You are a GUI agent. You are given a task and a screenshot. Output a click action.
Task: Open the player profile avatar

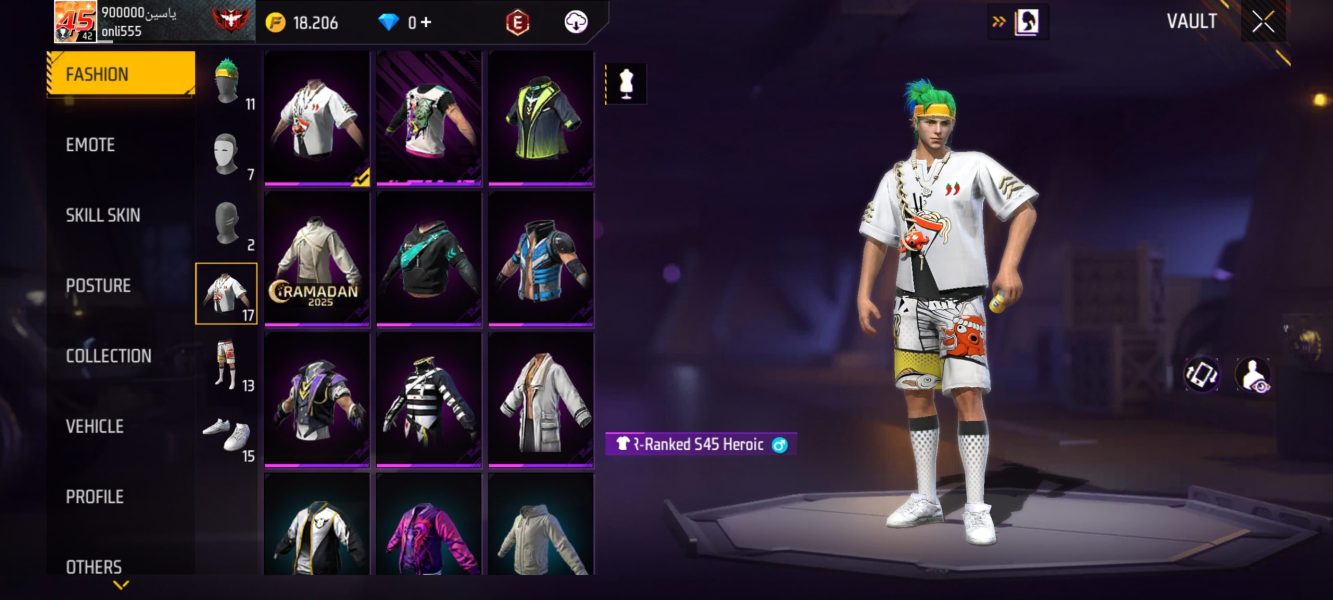tap(75, 22)
